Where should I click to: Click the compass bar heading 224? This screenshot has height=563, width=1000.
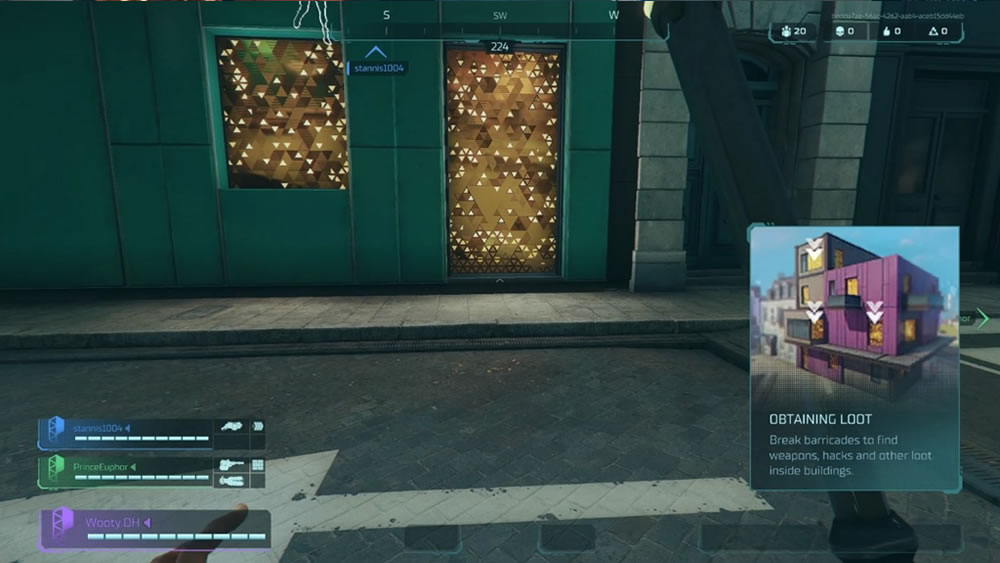tap(499, 46)
